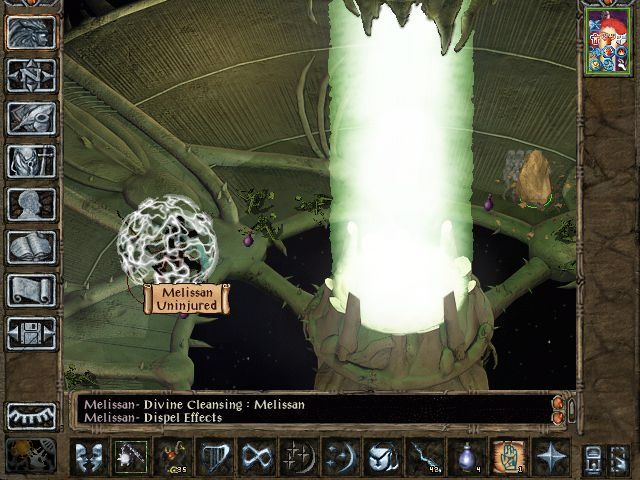Open special abilities four-point star button
Image resolution: width=640 pixels, height=480 pixels.
(550, 457)
